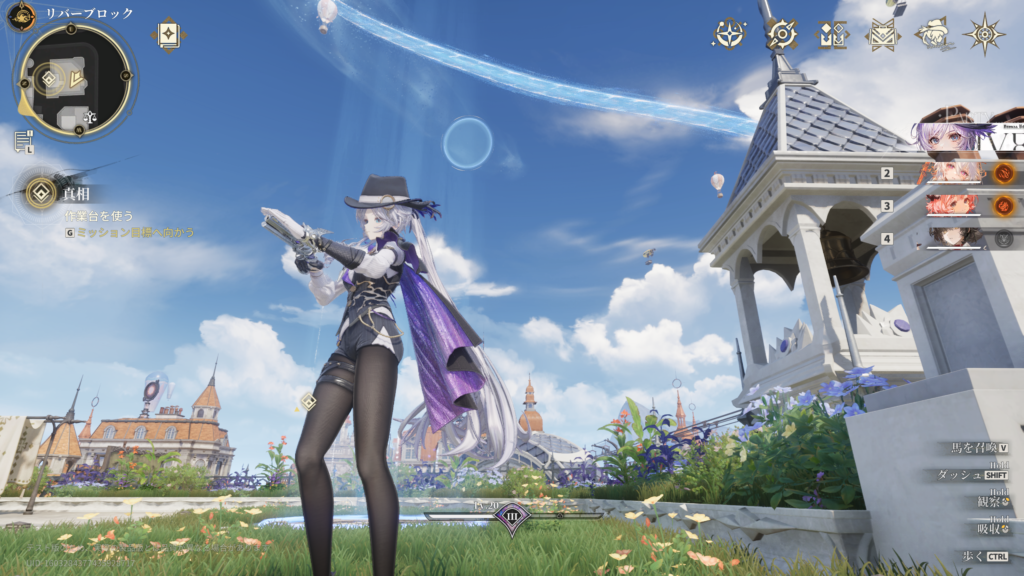Click the level III diamond emblem
1024x576 pixels.
click(x=511, y=517)
